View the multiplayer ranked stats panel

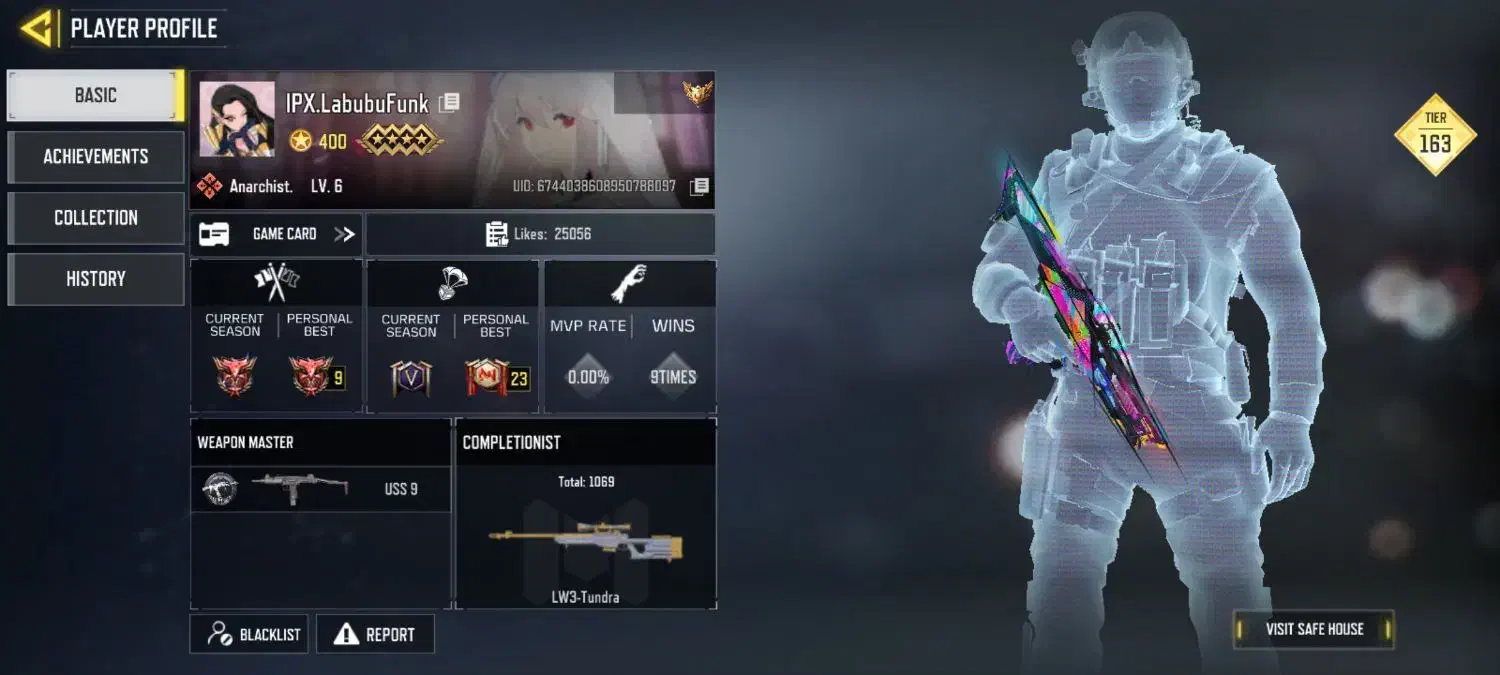tap(277, 337)
